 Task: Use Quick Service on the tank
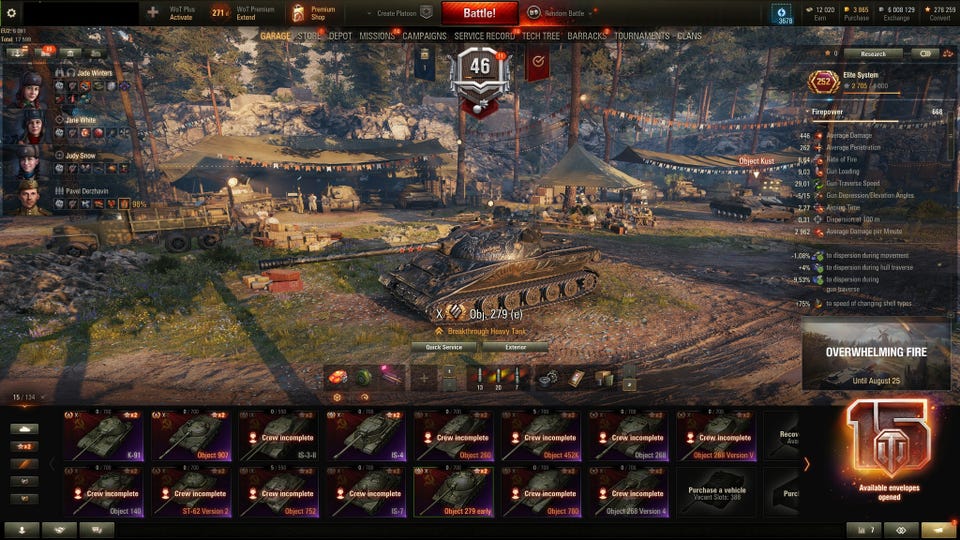(444, 347)
